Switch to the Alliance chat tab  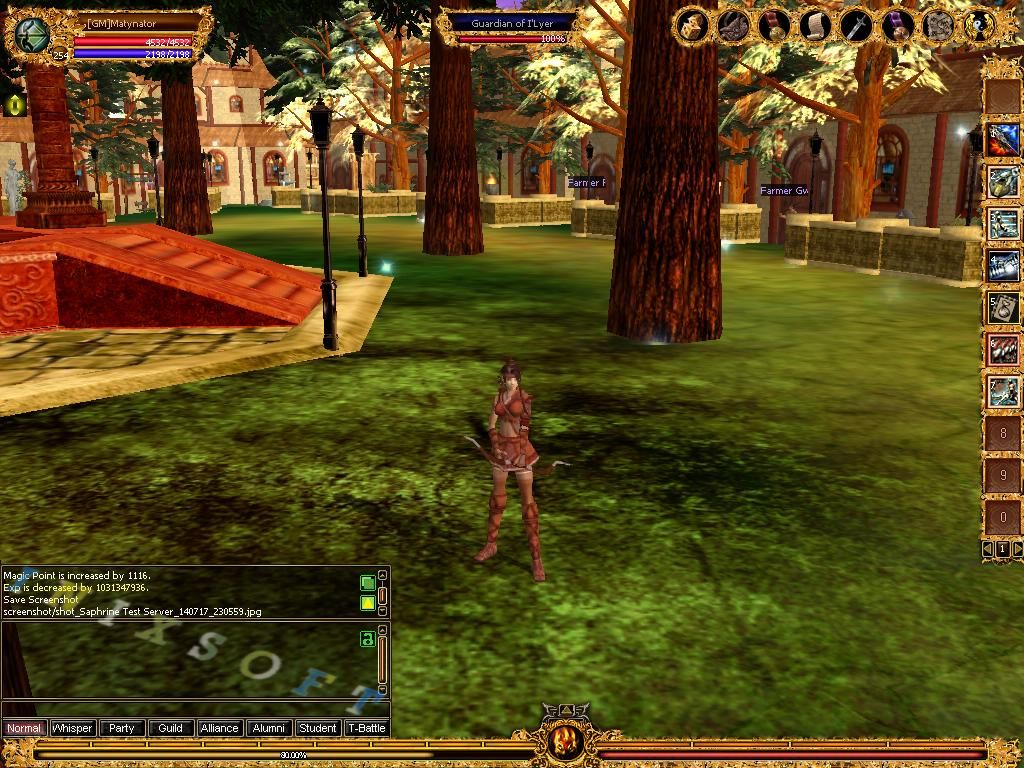click(219, 728)
